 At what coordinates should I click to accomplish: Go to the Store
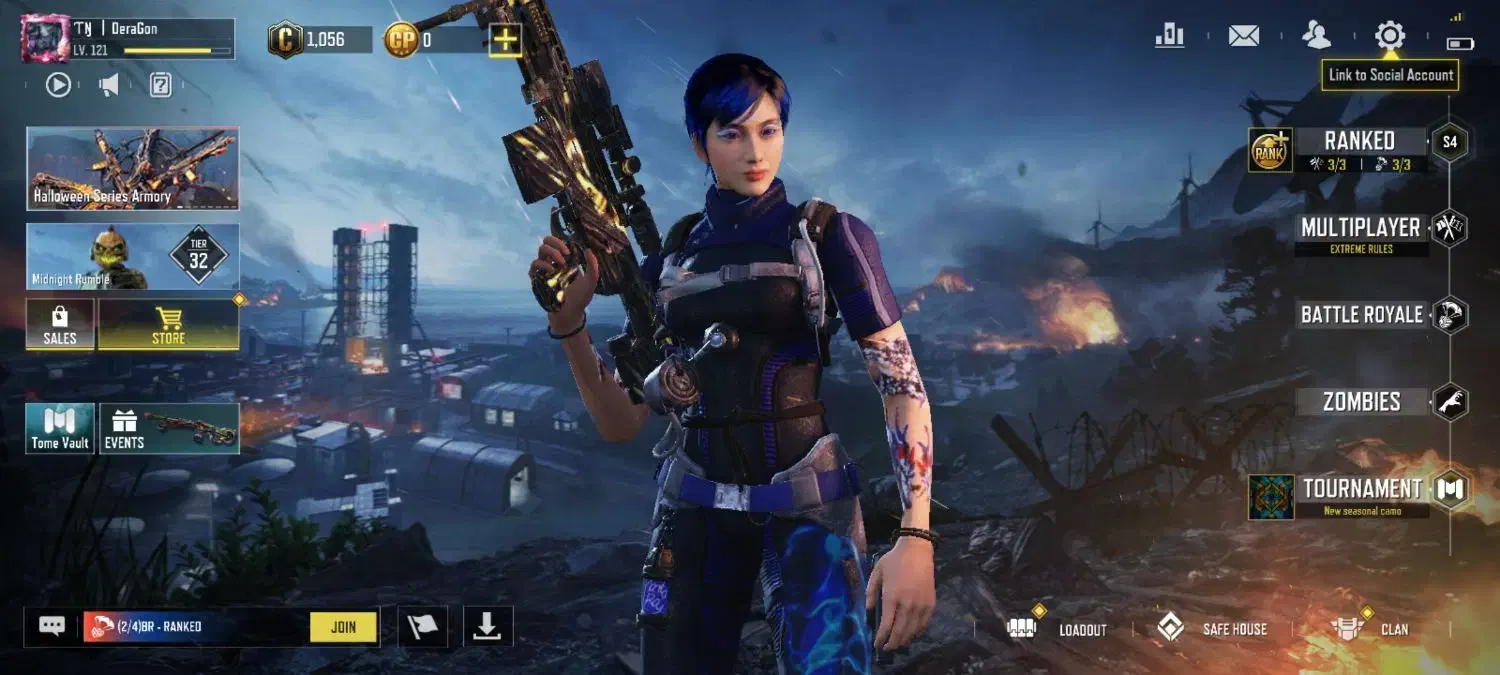168,325
